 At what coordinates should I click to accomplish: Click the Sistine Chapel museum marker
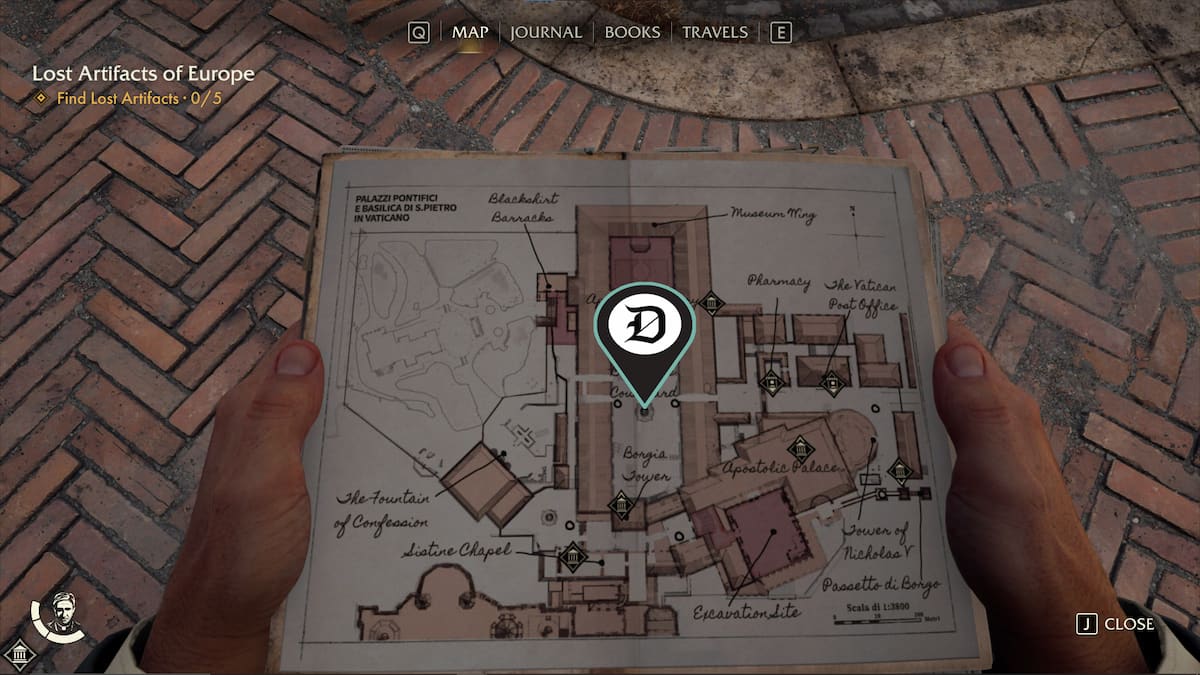coord(572,558)
